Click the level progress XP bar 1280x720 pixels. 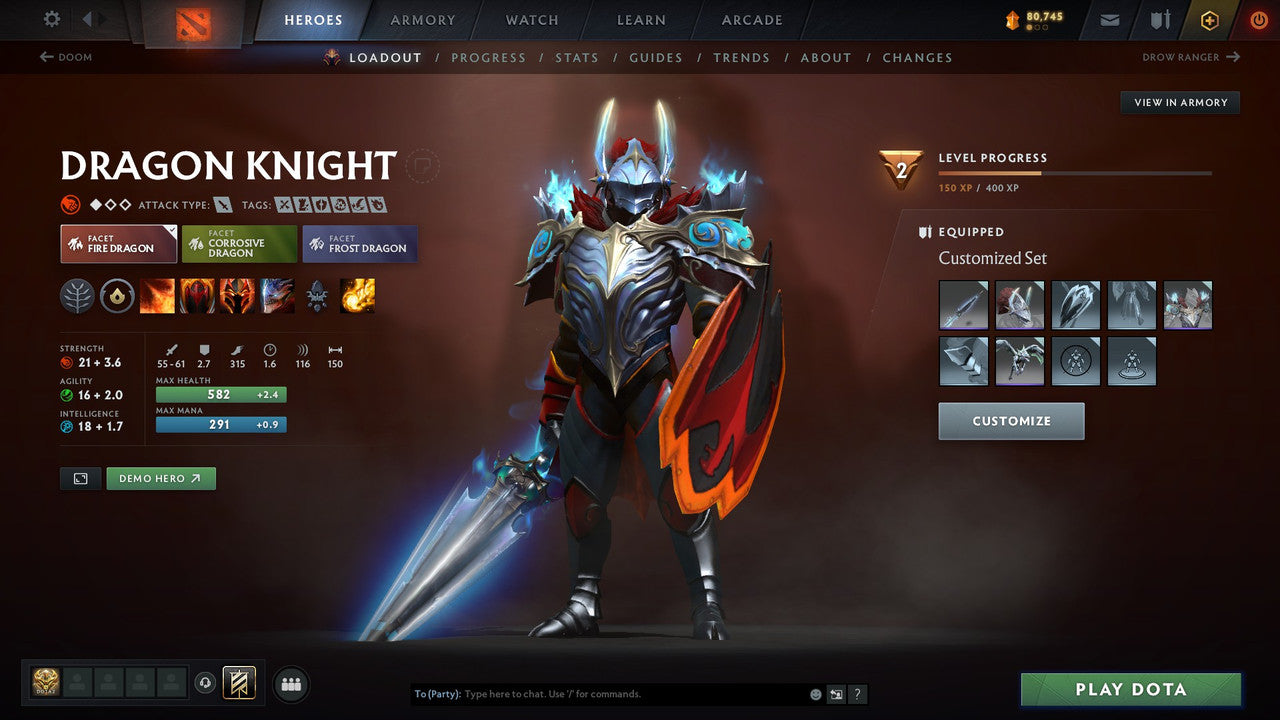(x=1077, y=171)
